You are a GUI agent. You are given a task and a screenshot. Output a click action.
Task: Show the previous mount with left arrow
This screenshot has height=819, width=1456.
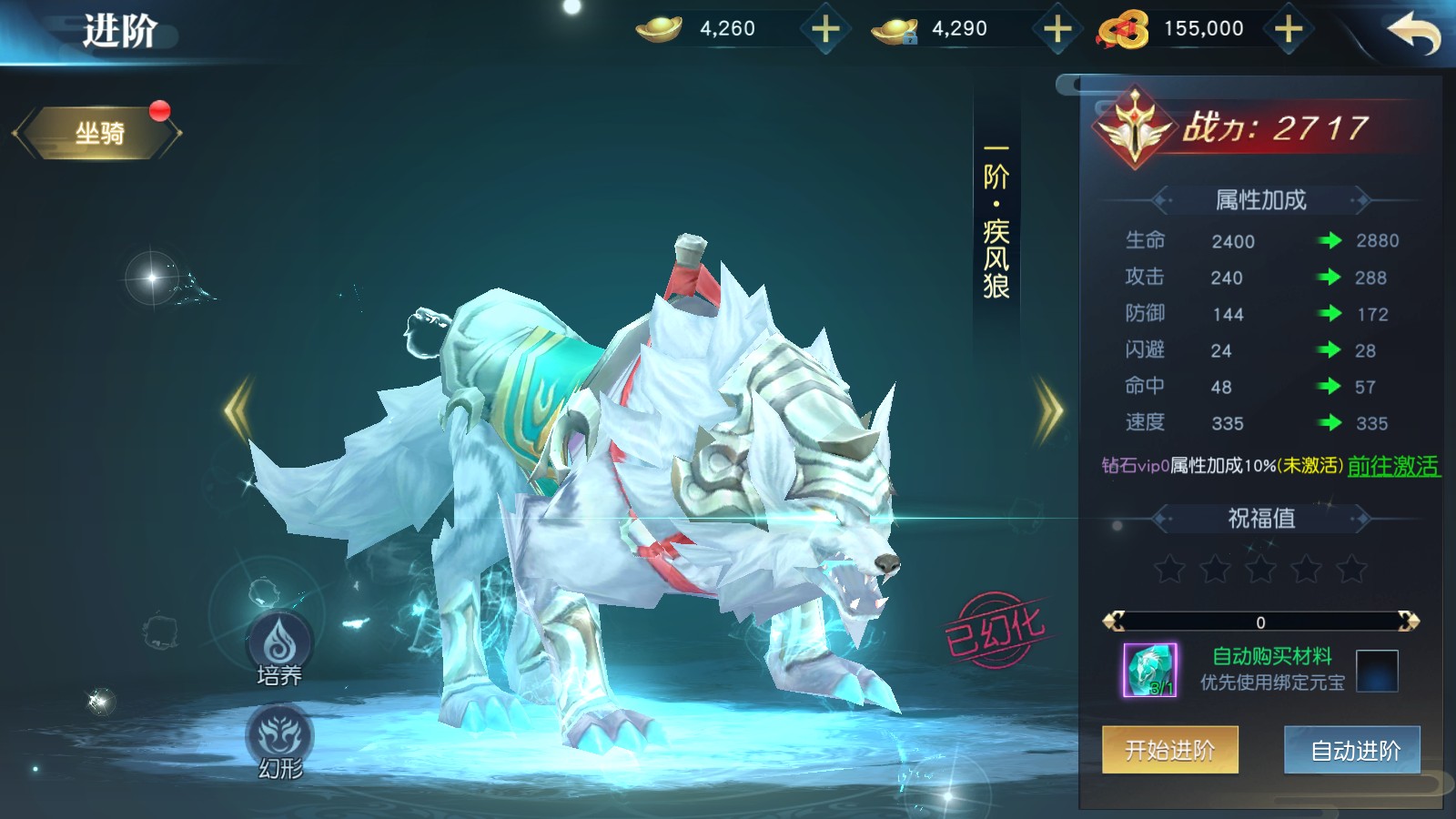pyautogui.click(x=238, y=410)
